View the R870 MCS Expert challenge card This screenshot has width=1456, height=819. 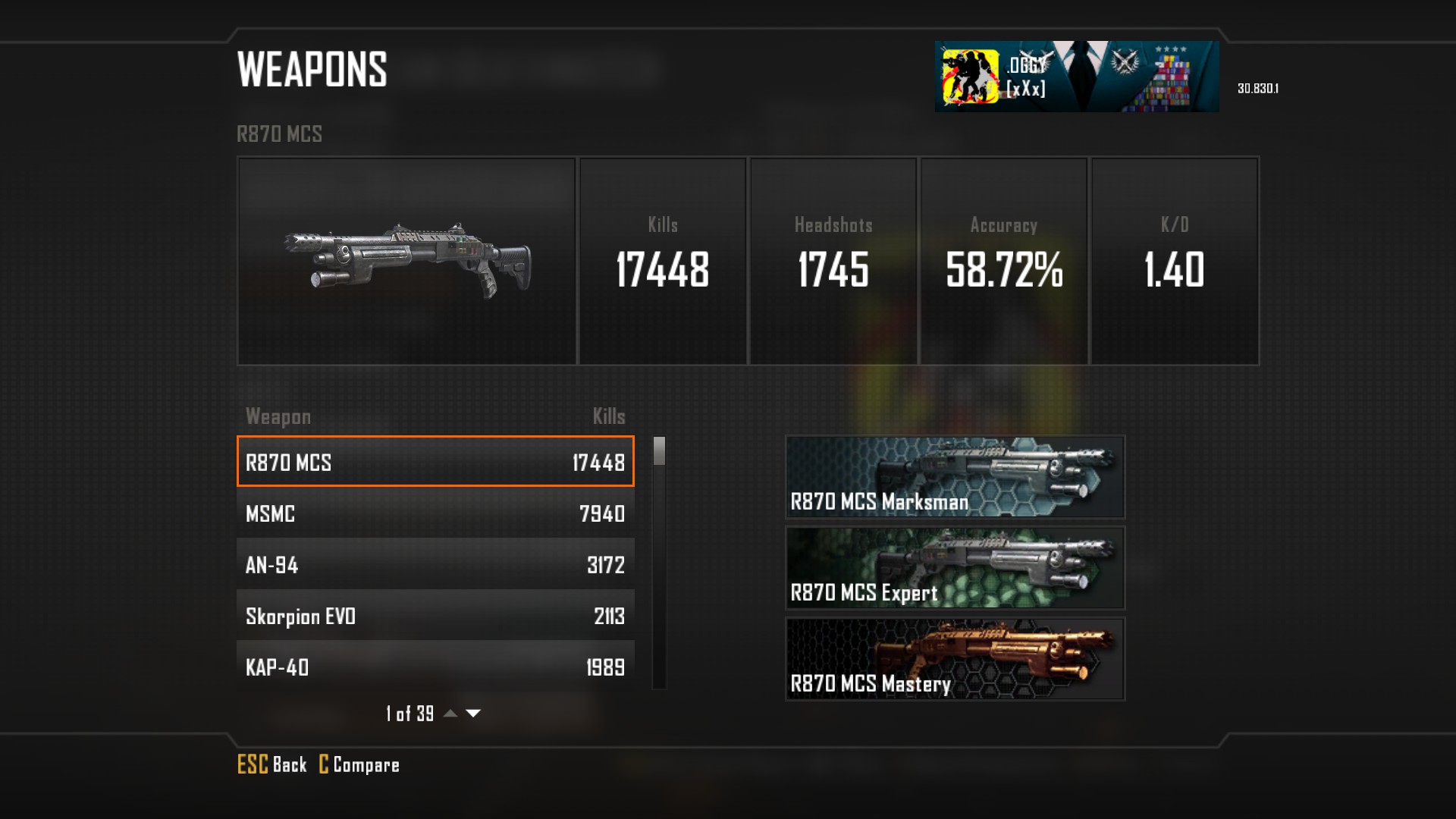(955, 568)
